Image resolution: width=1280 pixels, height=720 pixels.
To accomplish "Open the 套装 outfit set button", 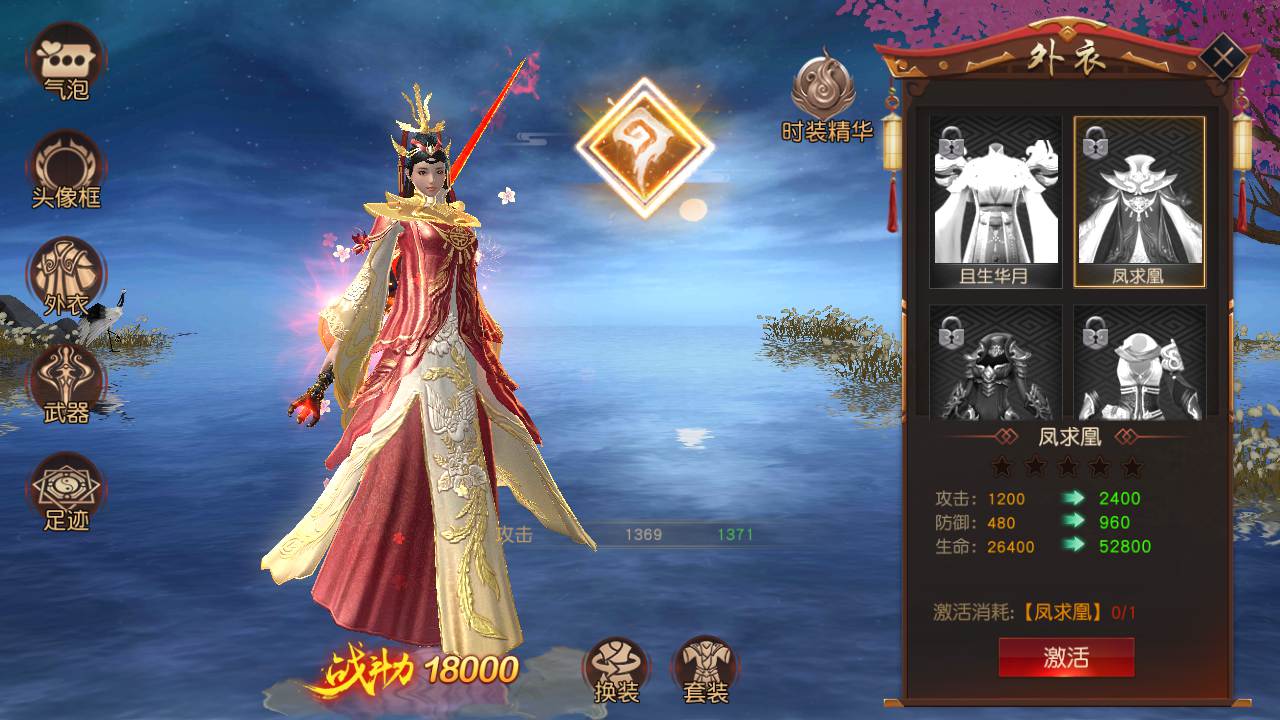I will click(706, 668).
